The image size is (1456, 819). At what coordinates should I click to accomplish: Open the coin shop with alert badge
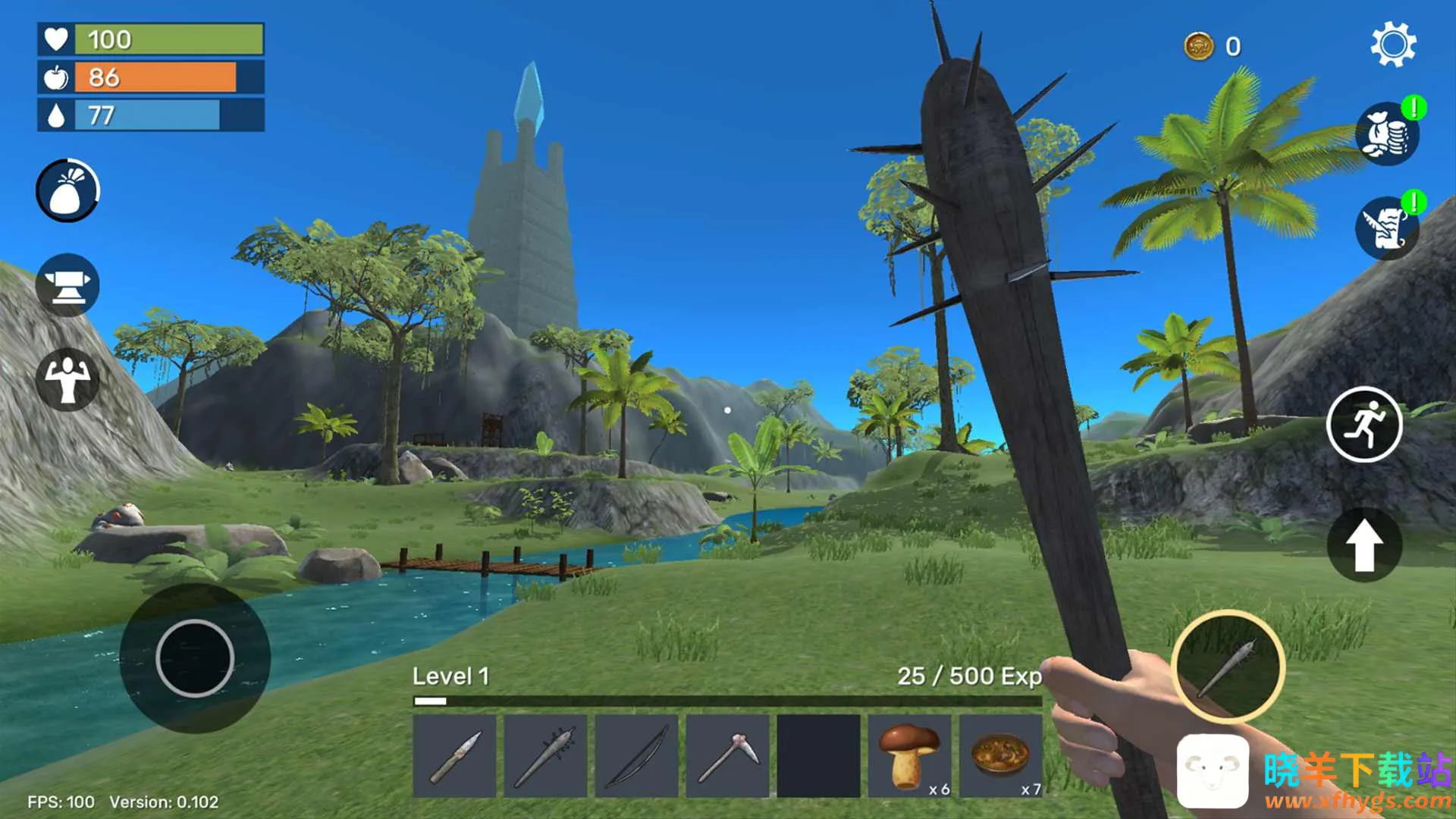pyautogui.click(x=1387, y=134)
